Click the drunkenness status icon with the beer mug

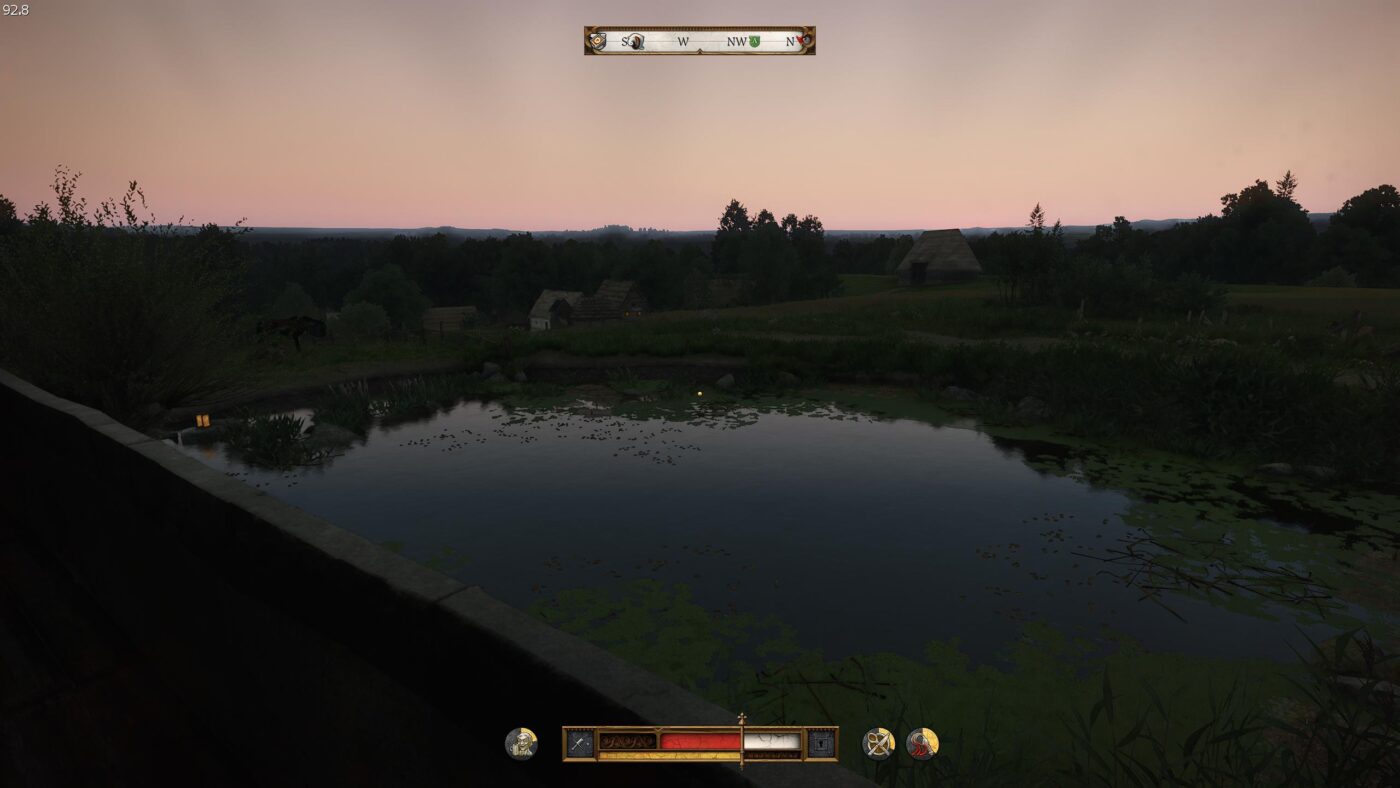[521, 743]
